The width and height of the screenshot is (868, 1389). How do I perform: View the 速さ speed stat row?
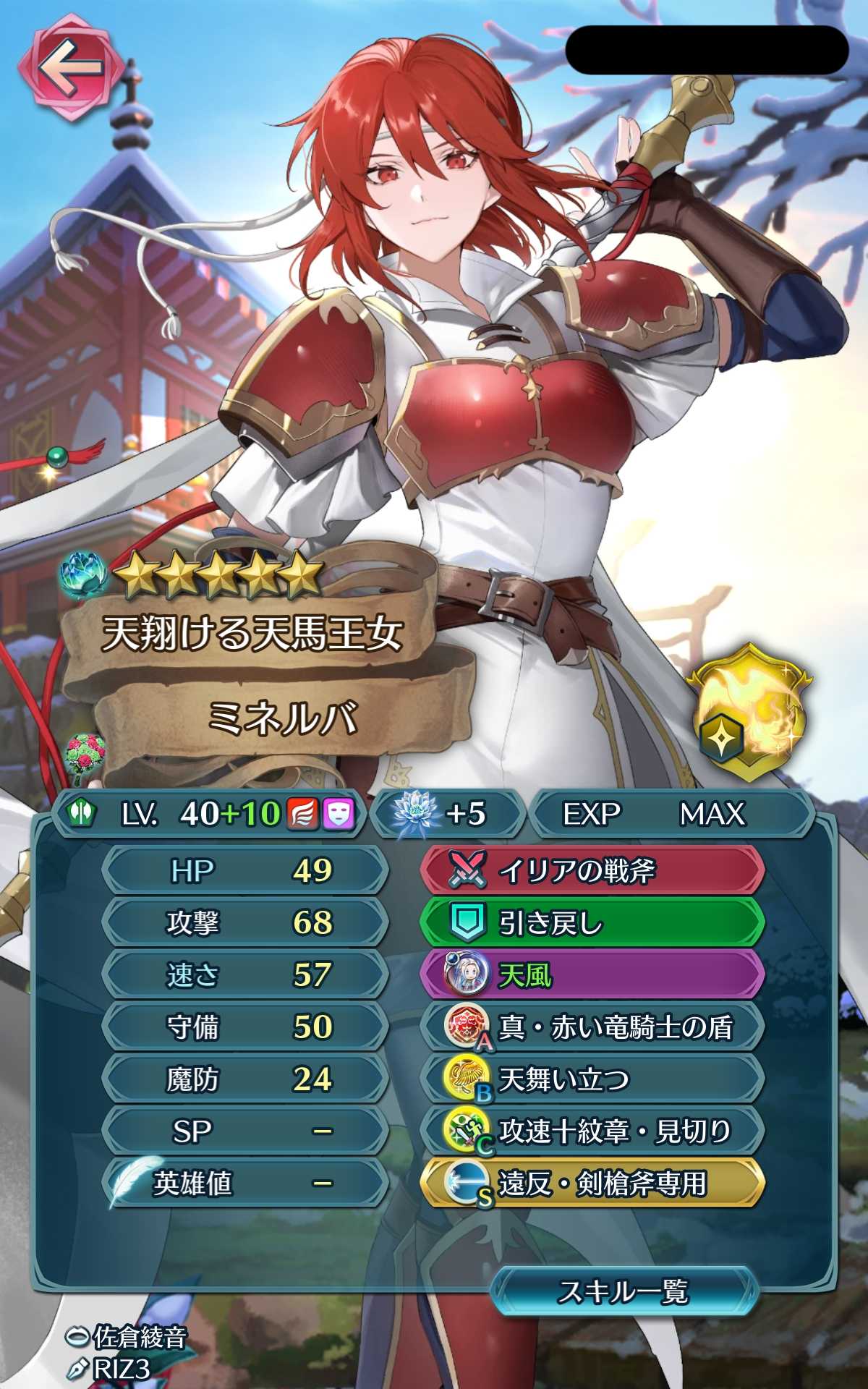point(246,974)
